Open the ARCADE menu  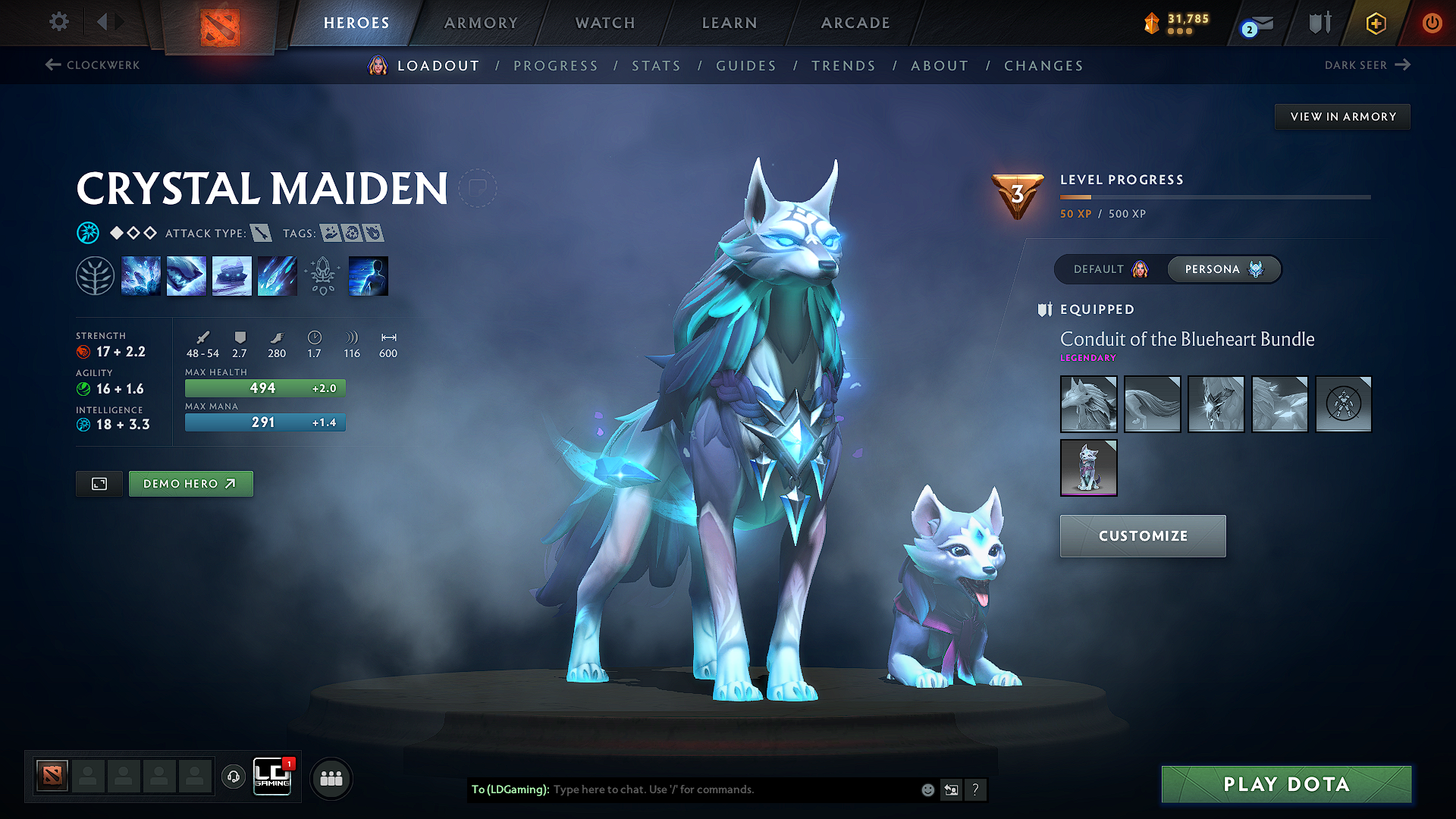(x=855, y=23)
